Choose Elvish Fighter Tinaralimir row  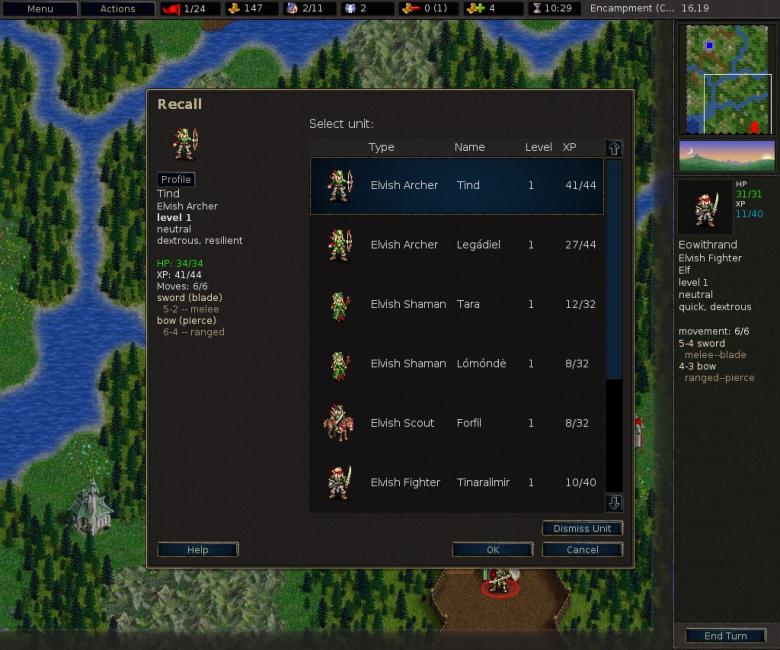point(456,482)
